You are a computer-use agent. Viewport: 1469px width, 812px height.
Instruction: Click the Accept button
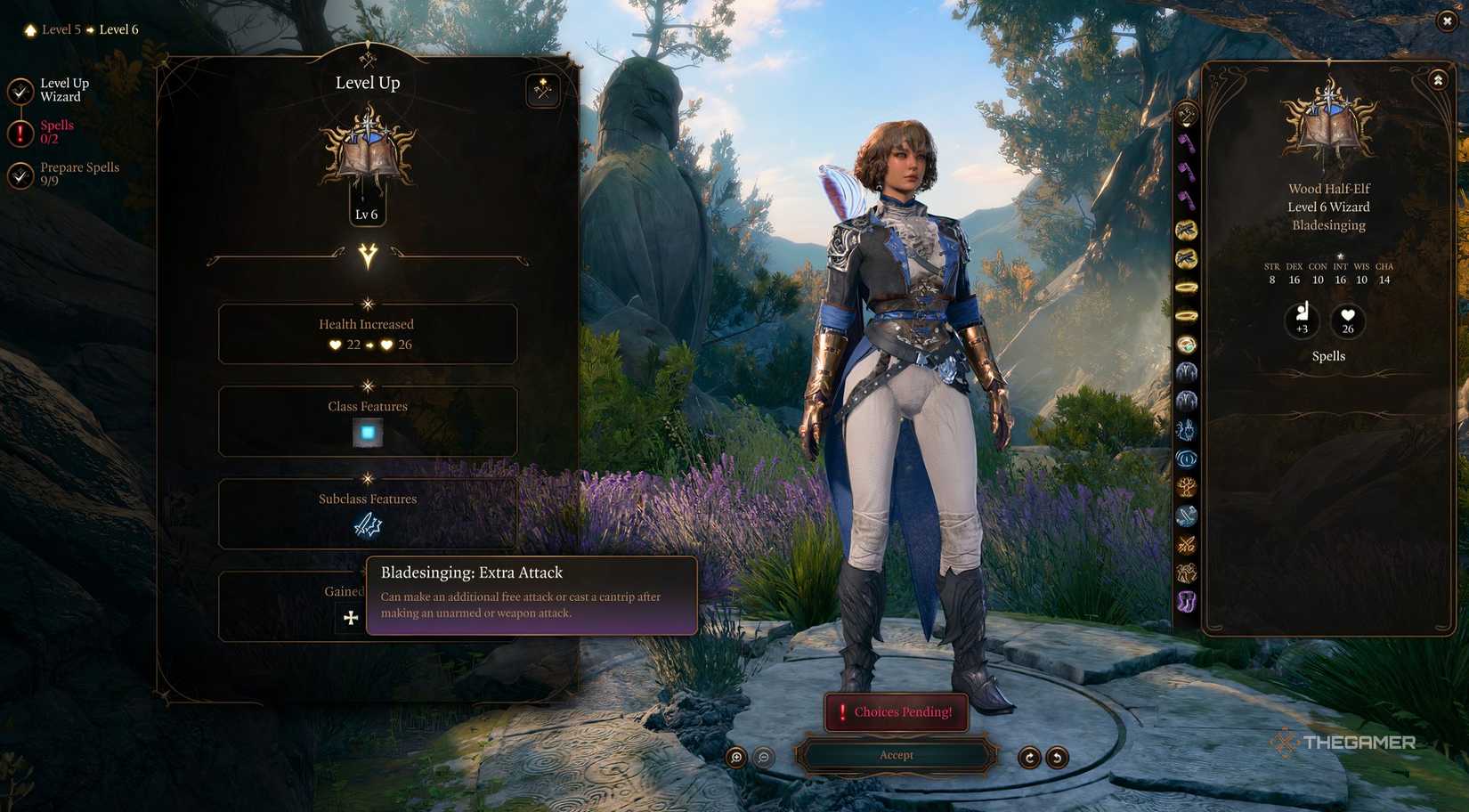point(897,755)
